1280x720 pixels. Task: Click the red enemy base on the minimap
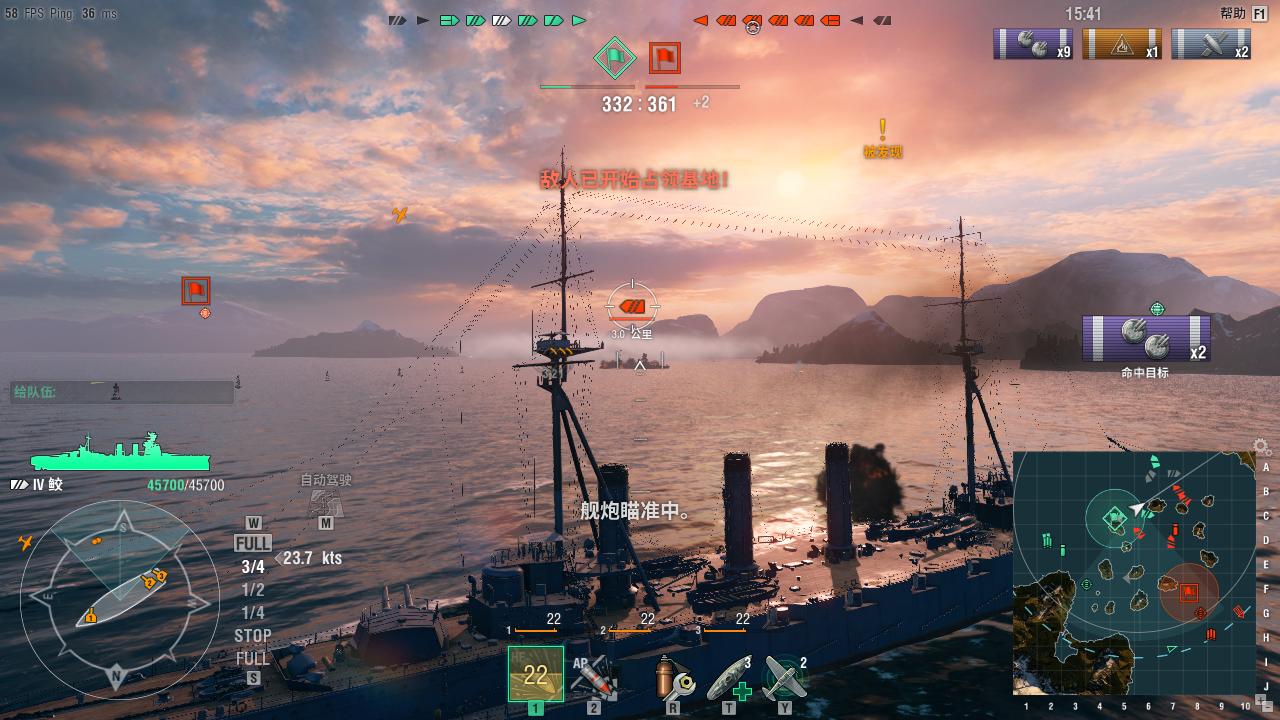point(1188,591)
